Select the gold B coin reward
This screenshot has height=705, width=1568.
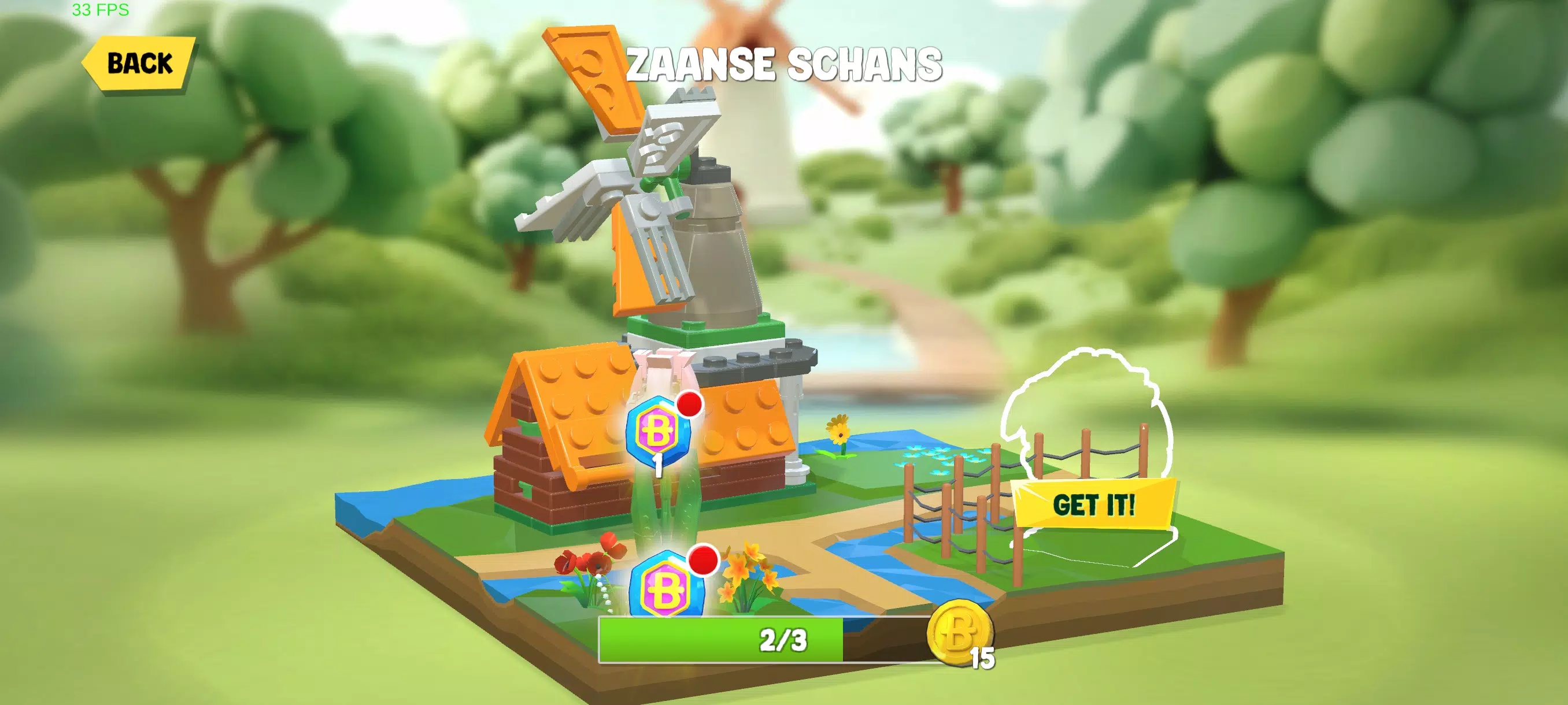tap(960, 633)
